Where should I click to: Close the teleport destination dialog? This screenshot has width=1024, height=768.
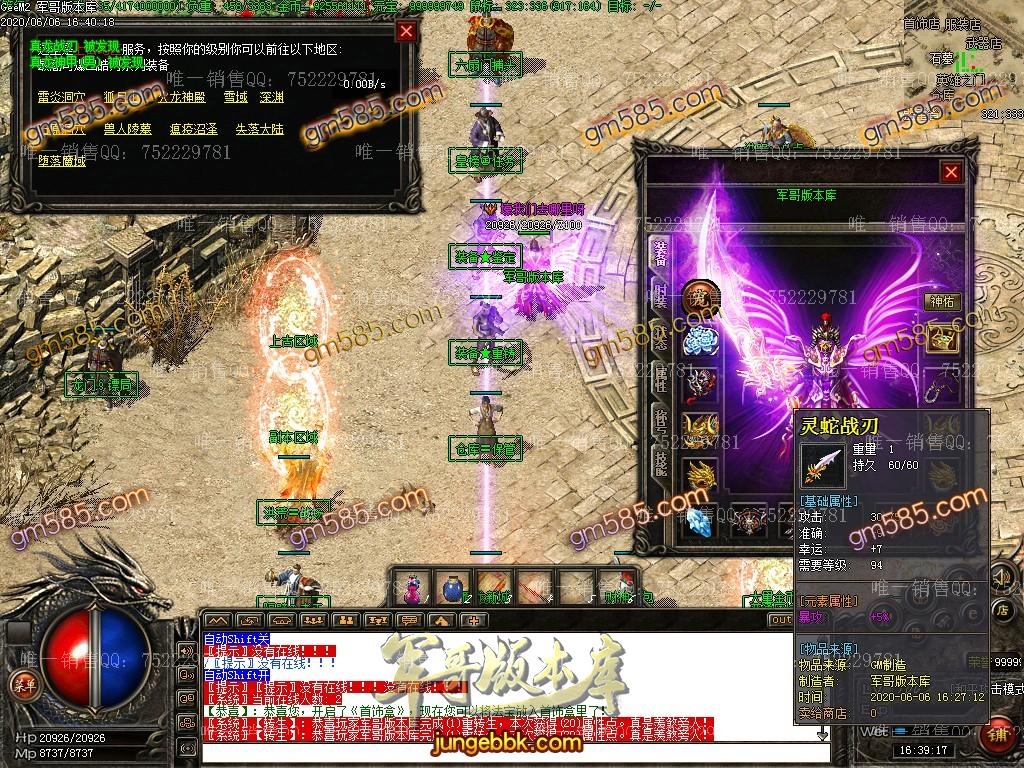coord(406,31)
